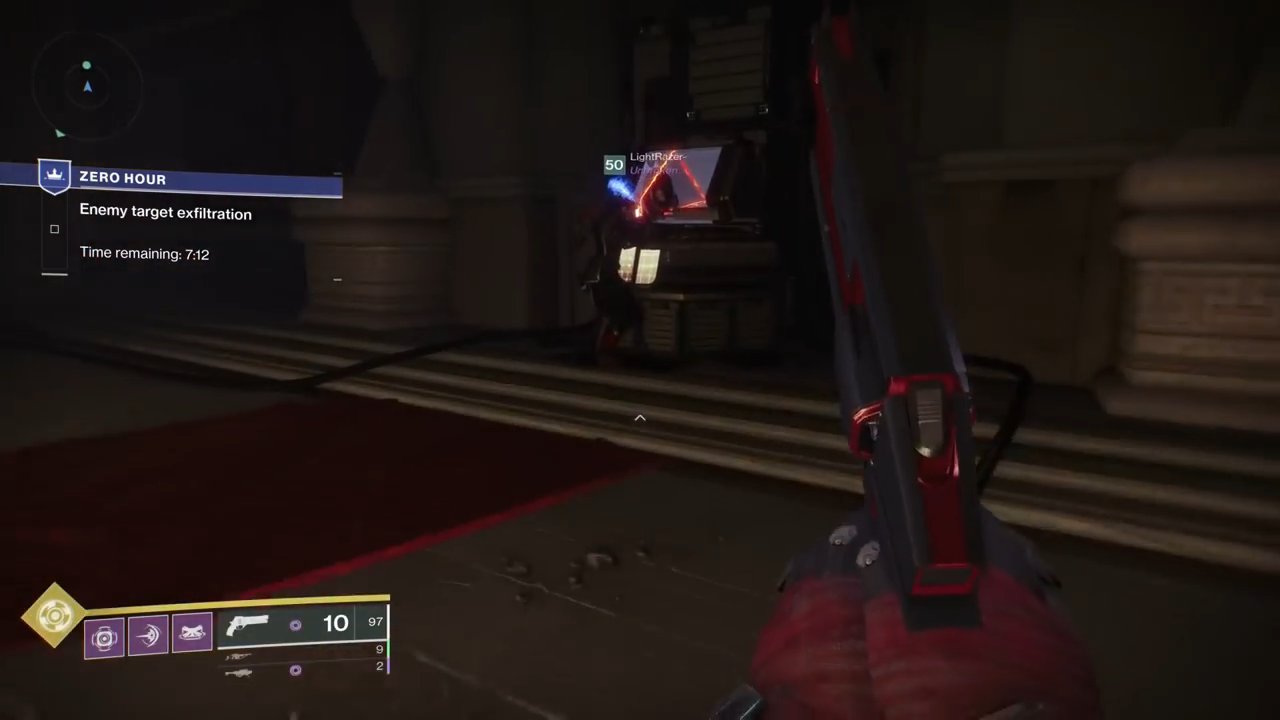This screenshot has width=1280, height=720.
Task: Click the LightRazer- player nameplate
Action: click(656, 157)
